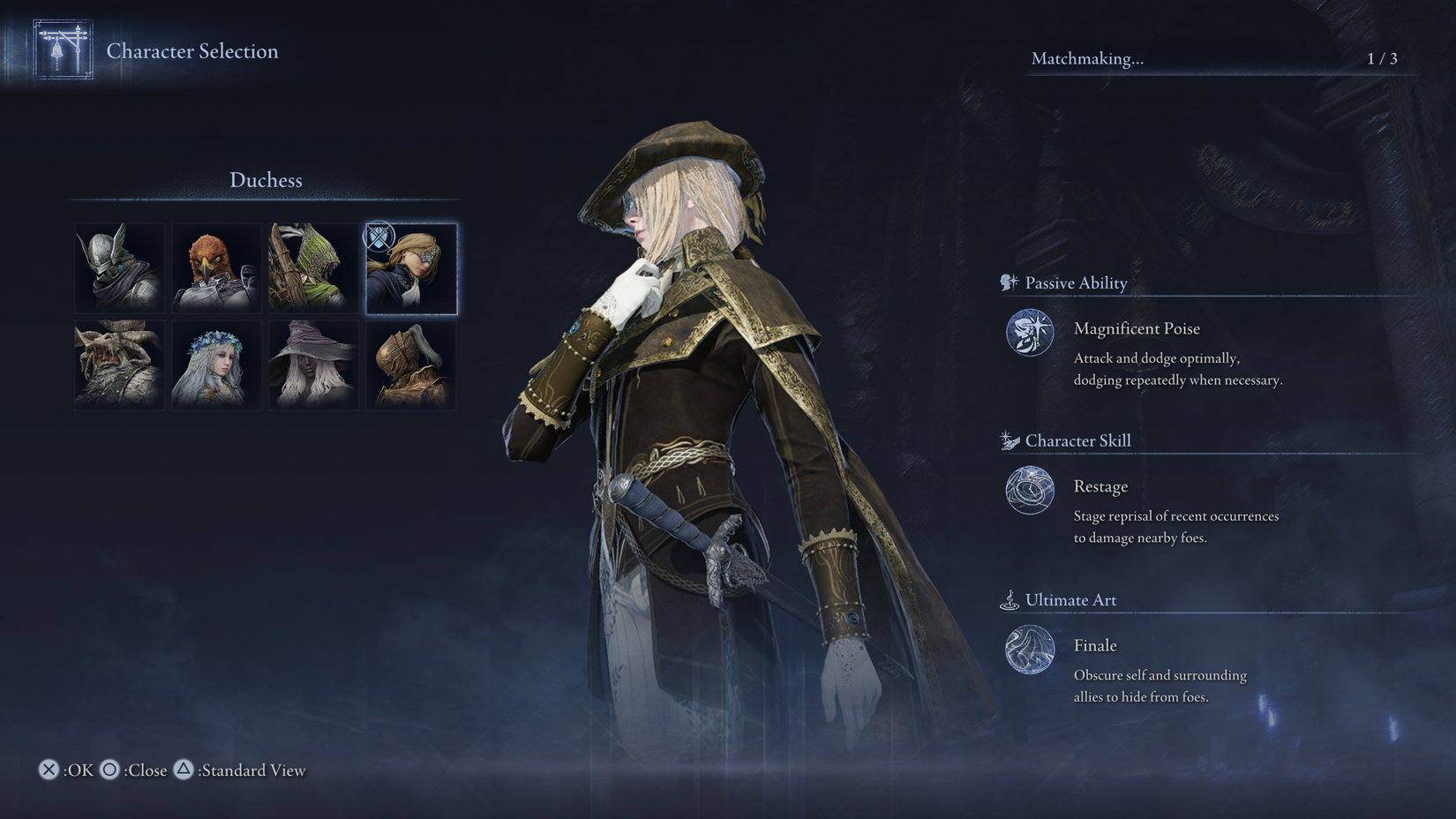The image size is (1456, 819).
Task: Select the green-armored knight portrait
Action: click(x=314, y=267)
